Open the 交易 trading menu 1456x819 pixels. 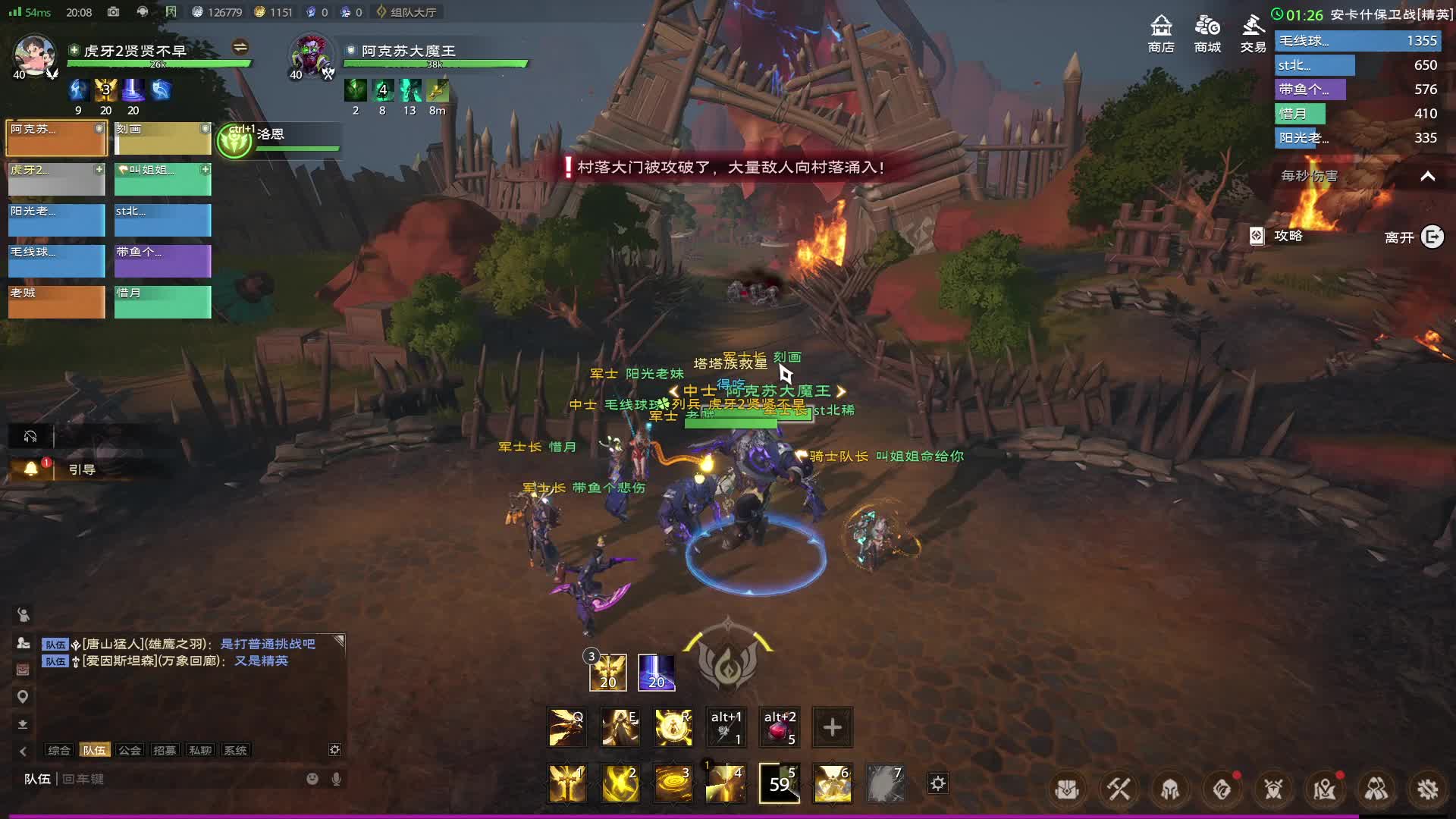(1253, 33)
